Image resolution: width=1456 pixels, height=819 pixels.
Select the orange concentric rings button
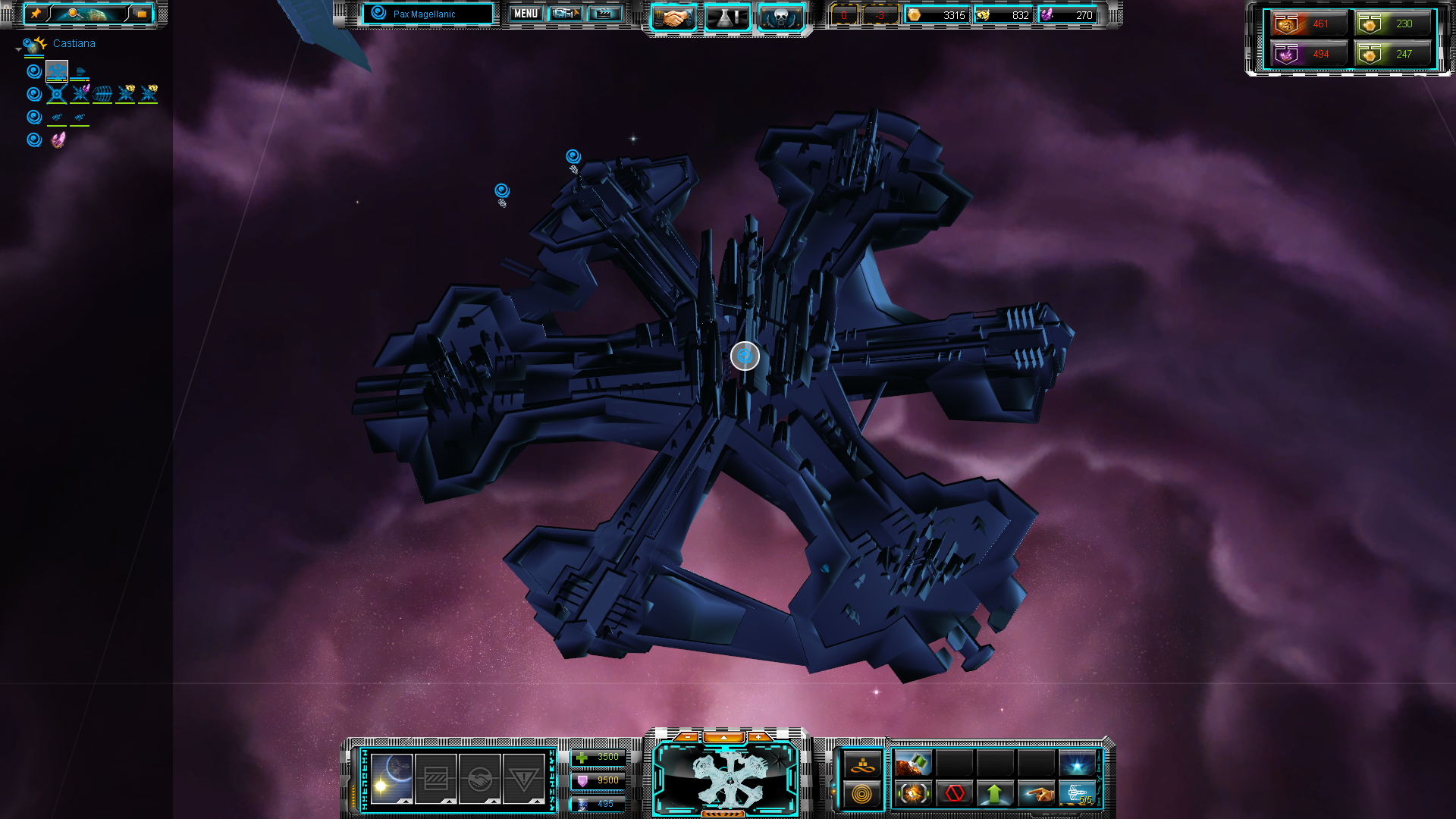coord(862,794)
